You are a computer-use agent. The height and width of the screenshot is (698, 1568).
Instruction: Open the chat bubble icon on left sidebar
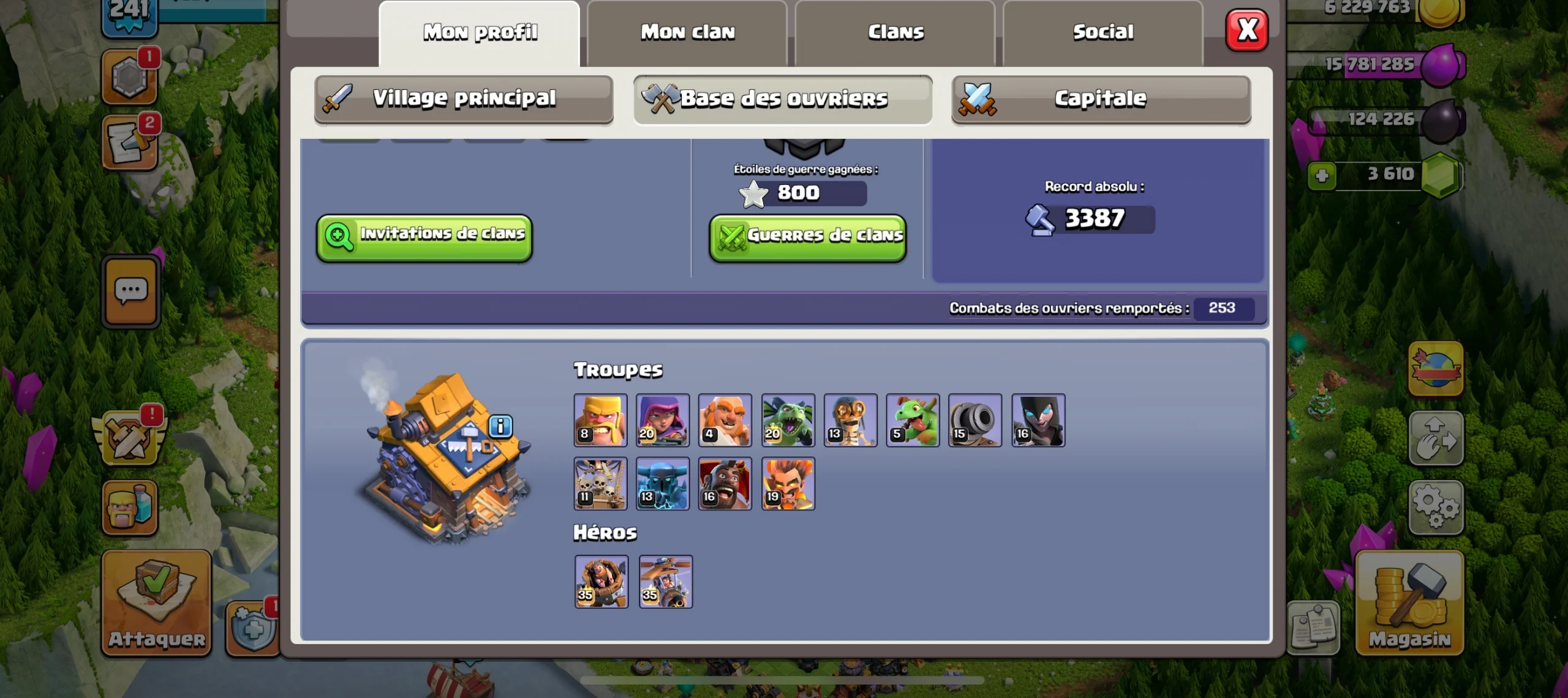(x=130, y=291)
